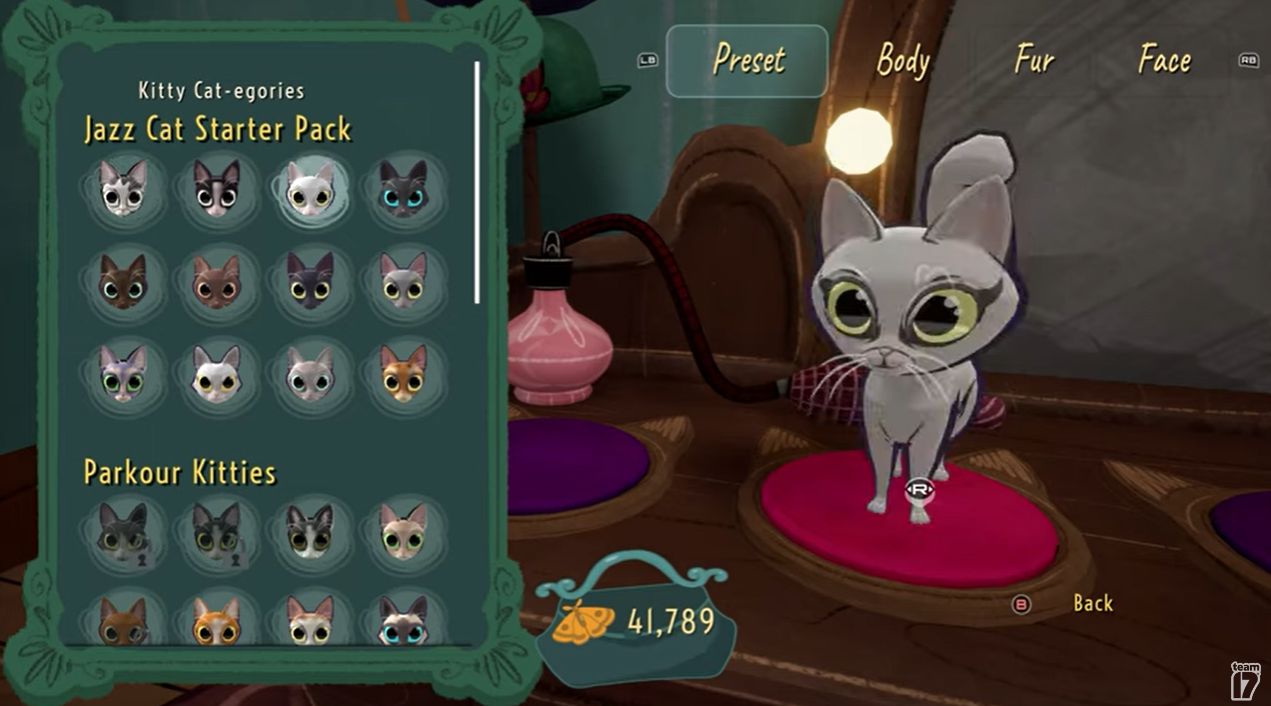Pick the lilac cat with green eyes
1271x706 pixels.
(123, 374)
